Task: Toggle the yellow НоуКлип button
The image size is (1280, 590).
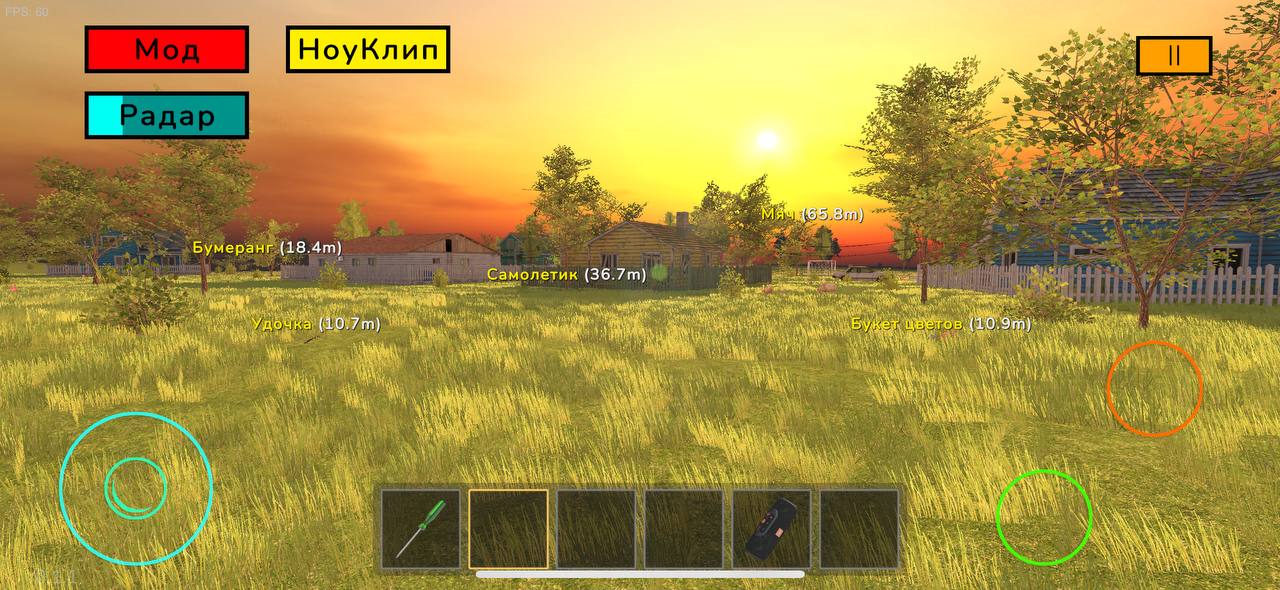Action: pos(368,50)
